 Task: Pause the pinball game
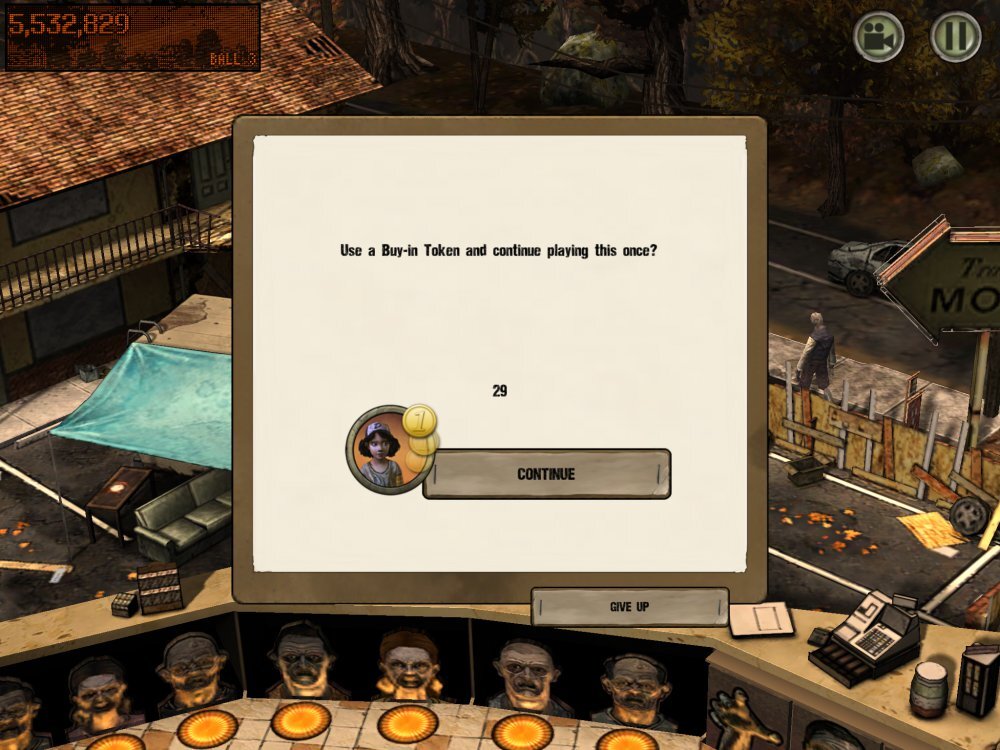click(x=955, y=37)
